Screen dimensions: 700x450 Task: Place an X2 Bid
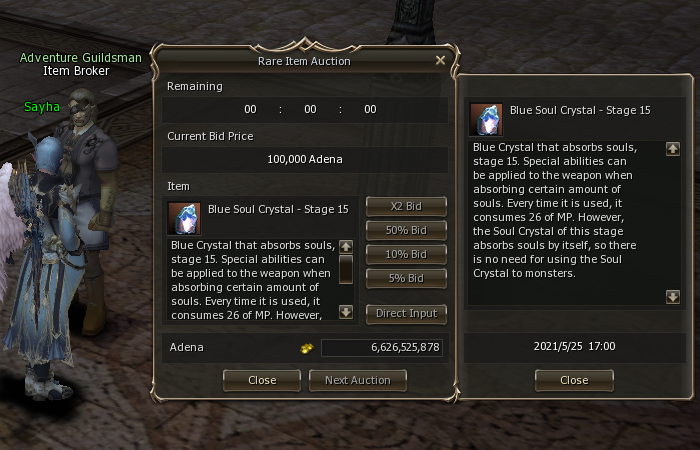coord(406,206)
